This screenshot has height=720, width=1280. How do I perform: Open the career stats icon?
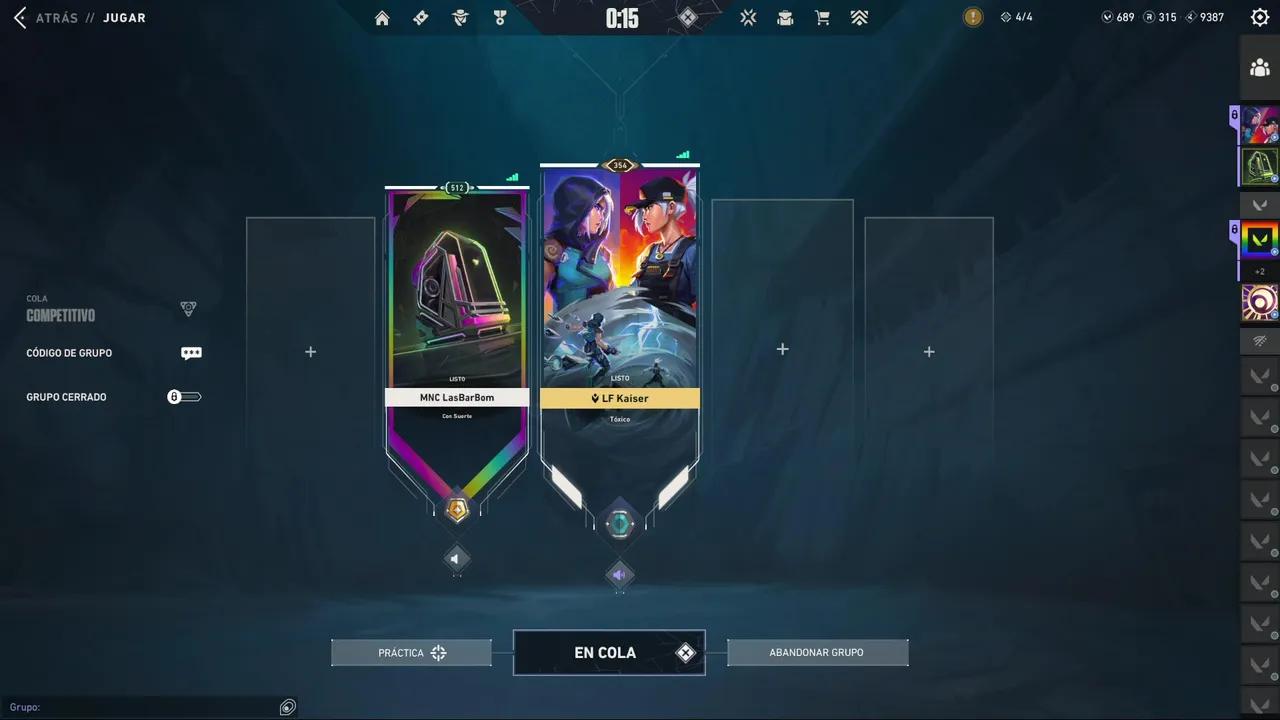pyautogui.click(x=859, y=17)
